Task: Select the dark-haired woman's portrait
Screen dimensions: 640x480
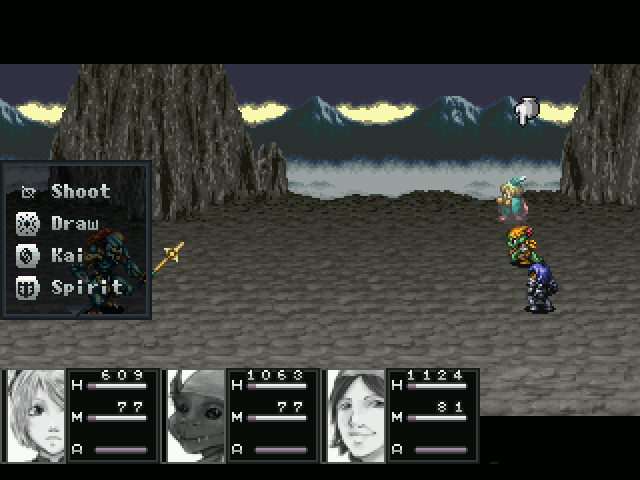Action: (x=357, y=416)
